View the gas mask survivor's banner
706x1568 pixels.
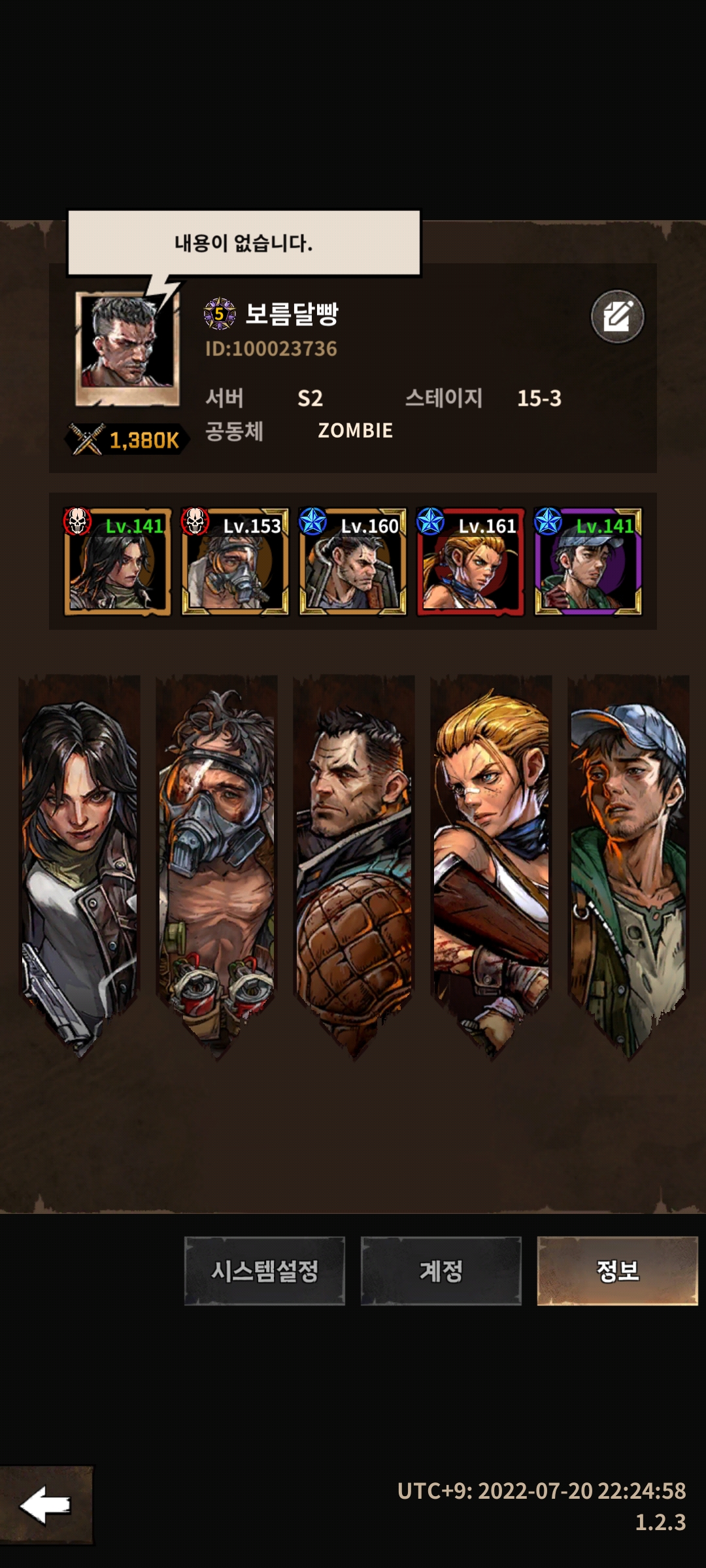coord(216,862)
